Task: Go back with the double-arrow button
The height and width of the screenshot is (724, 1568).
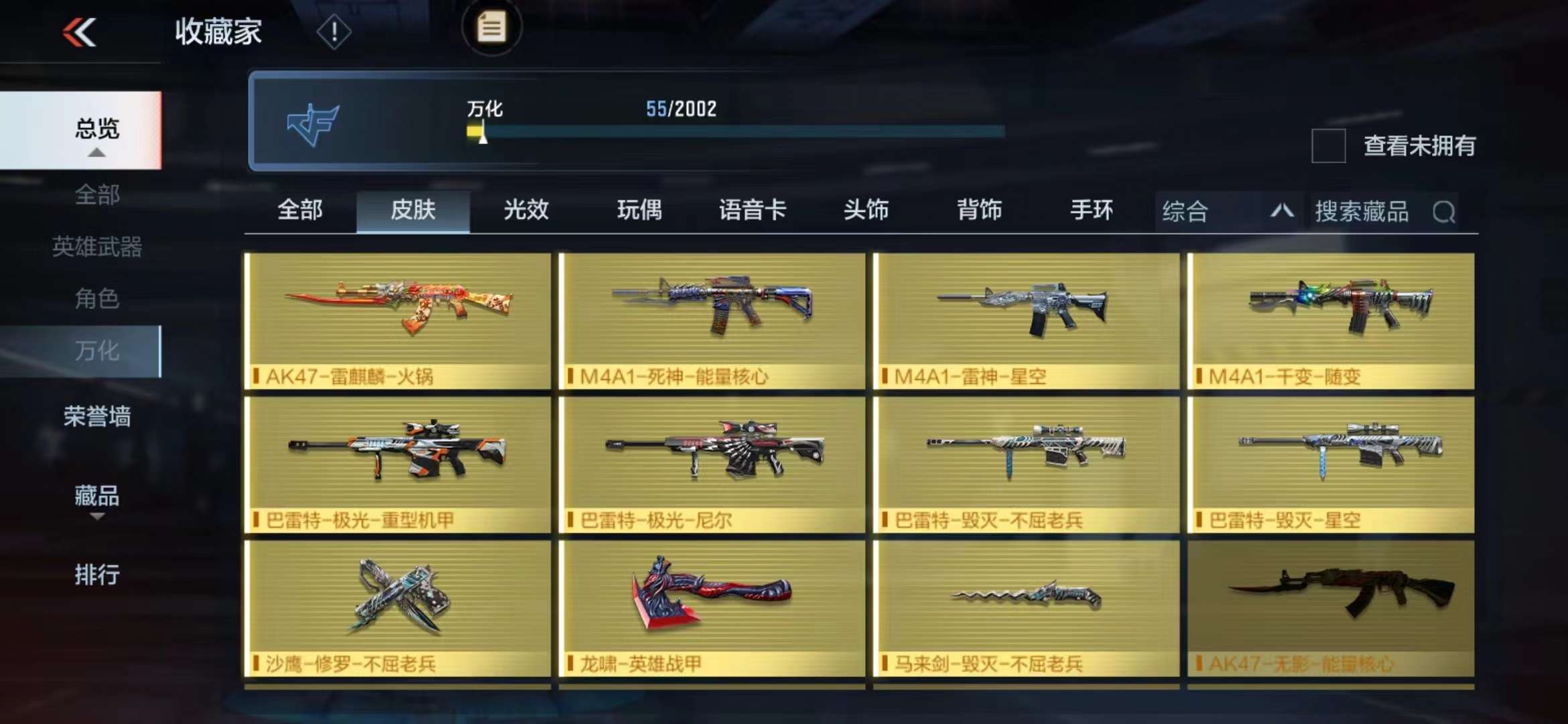Action: (80, 32)
